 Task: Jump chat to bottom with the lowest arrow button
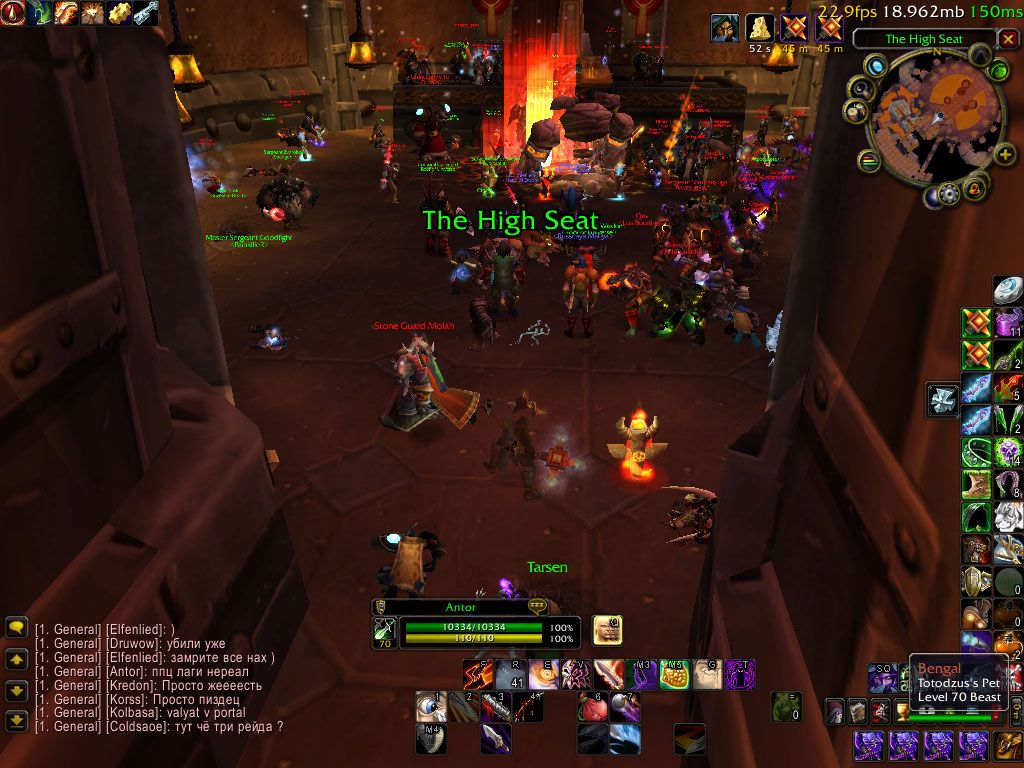tap(16, 721)
